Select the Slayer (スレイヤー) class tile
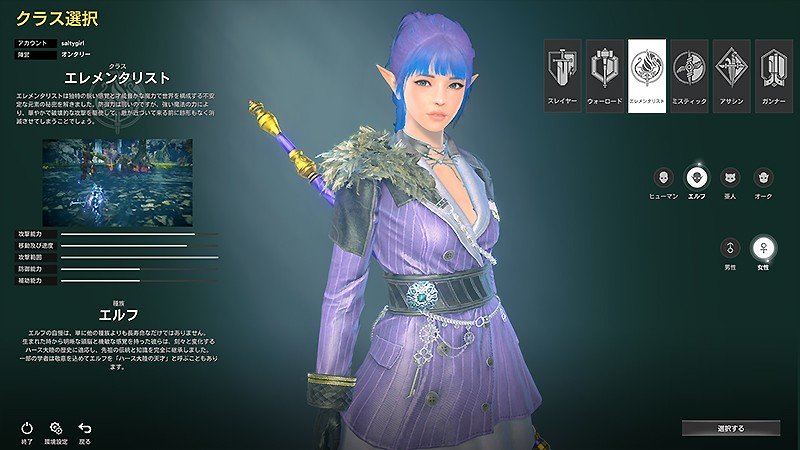Image resolution: width=800 pixels, height=450 pixels. click(563, 76)
